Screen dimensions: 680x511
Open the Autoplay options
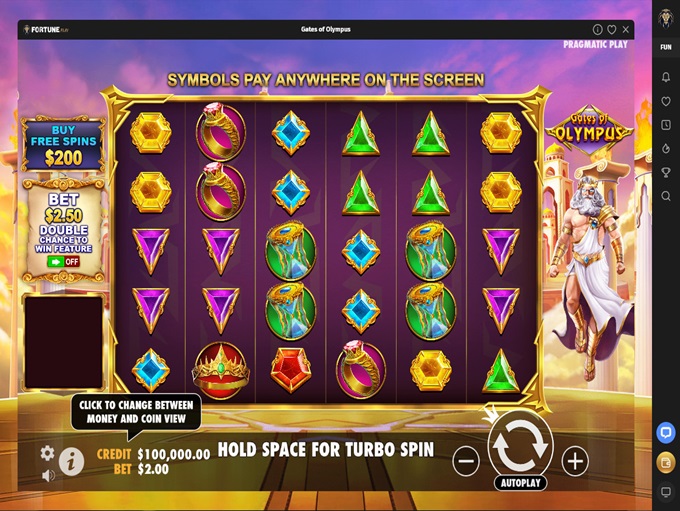pos(520,483)
